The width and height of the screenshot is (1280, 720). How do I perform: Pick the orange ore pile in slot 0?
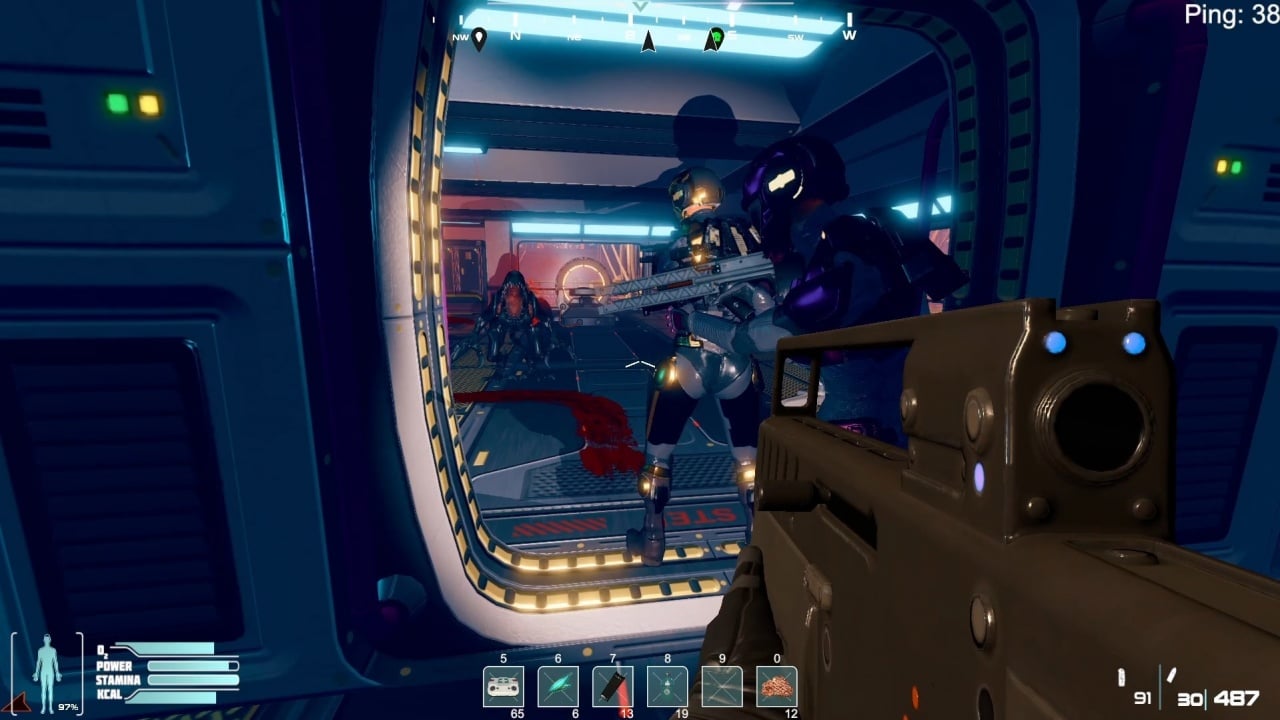777,686
